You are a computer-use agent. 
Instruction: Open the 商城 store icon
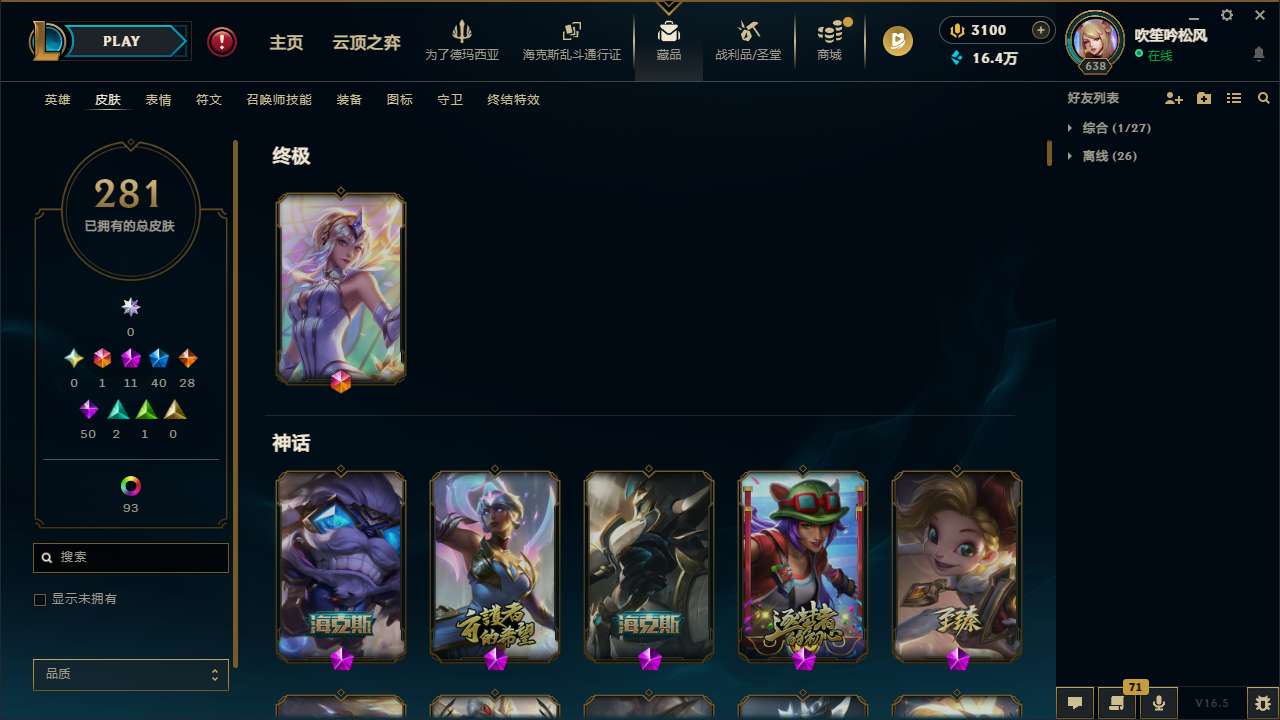tap(828, 40)
